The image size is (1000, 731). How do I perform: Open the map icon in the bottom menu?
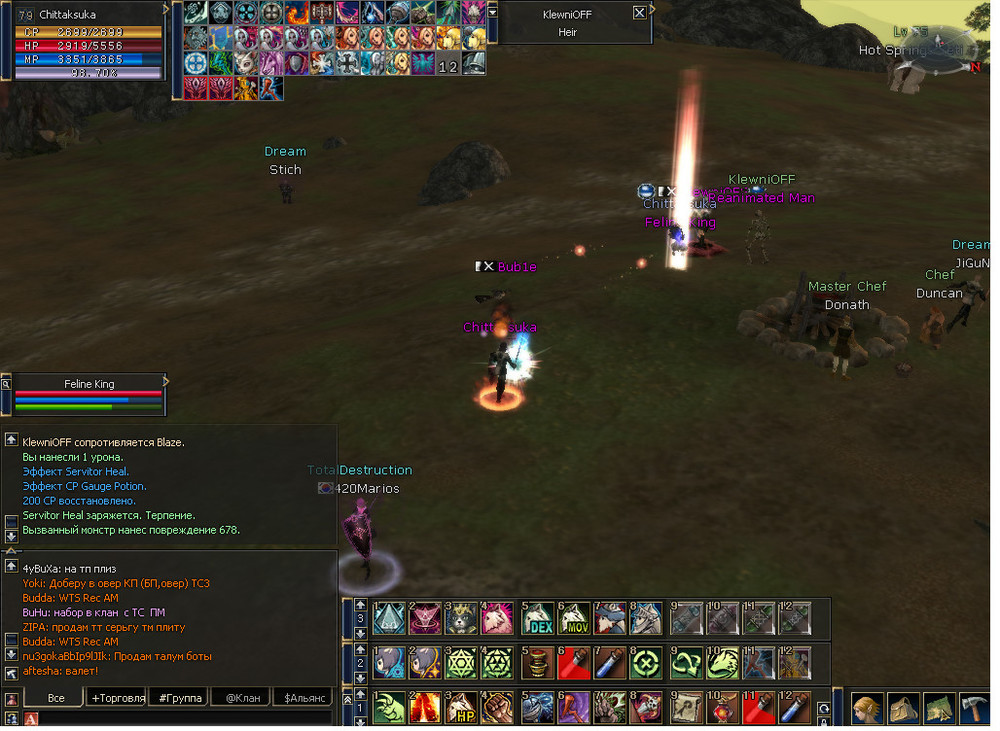click(938, 709)
